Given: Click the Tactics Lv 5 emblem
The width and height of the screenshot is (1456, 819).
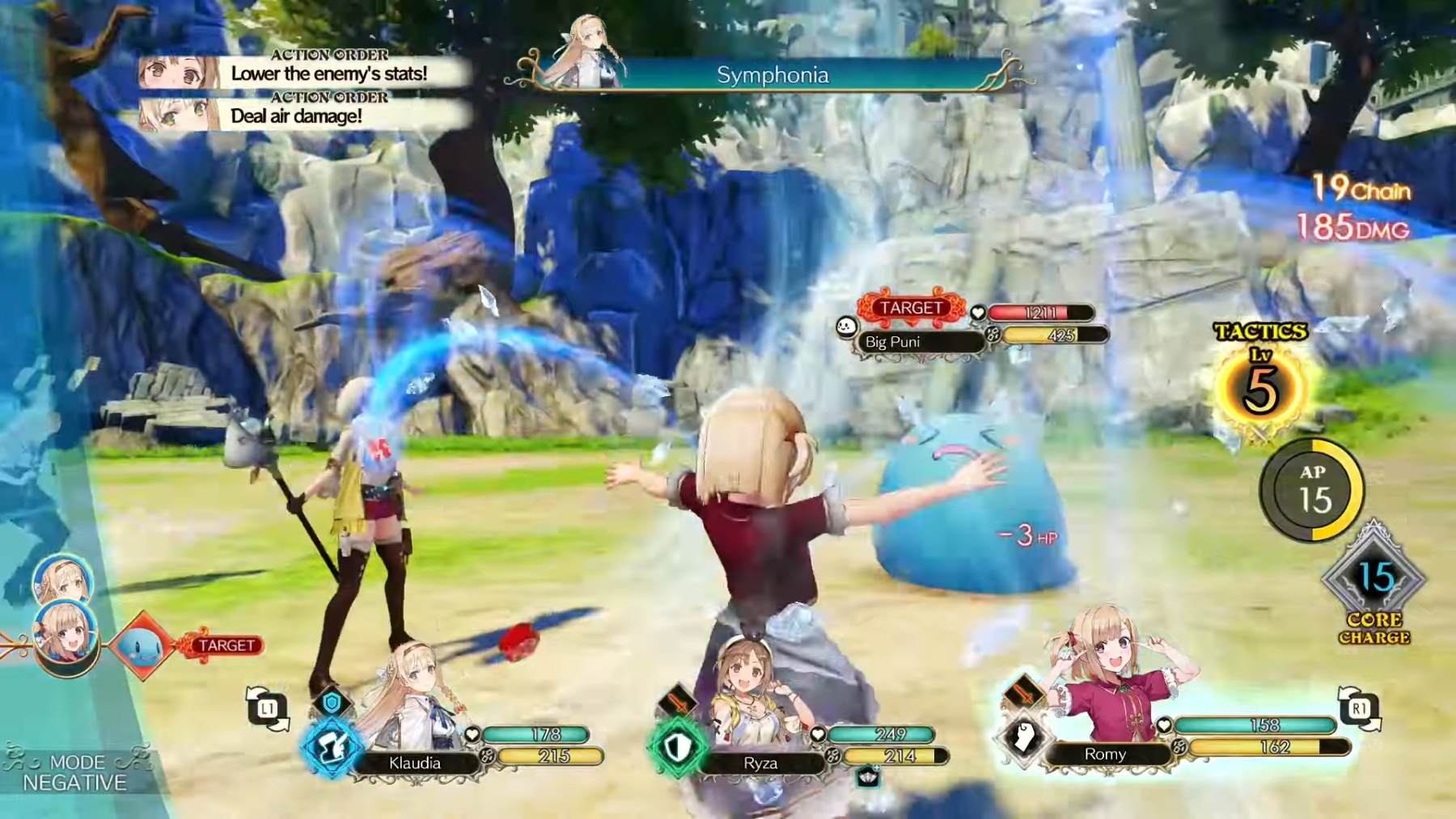Looking at the screenshot, I should coord(1260,388).
